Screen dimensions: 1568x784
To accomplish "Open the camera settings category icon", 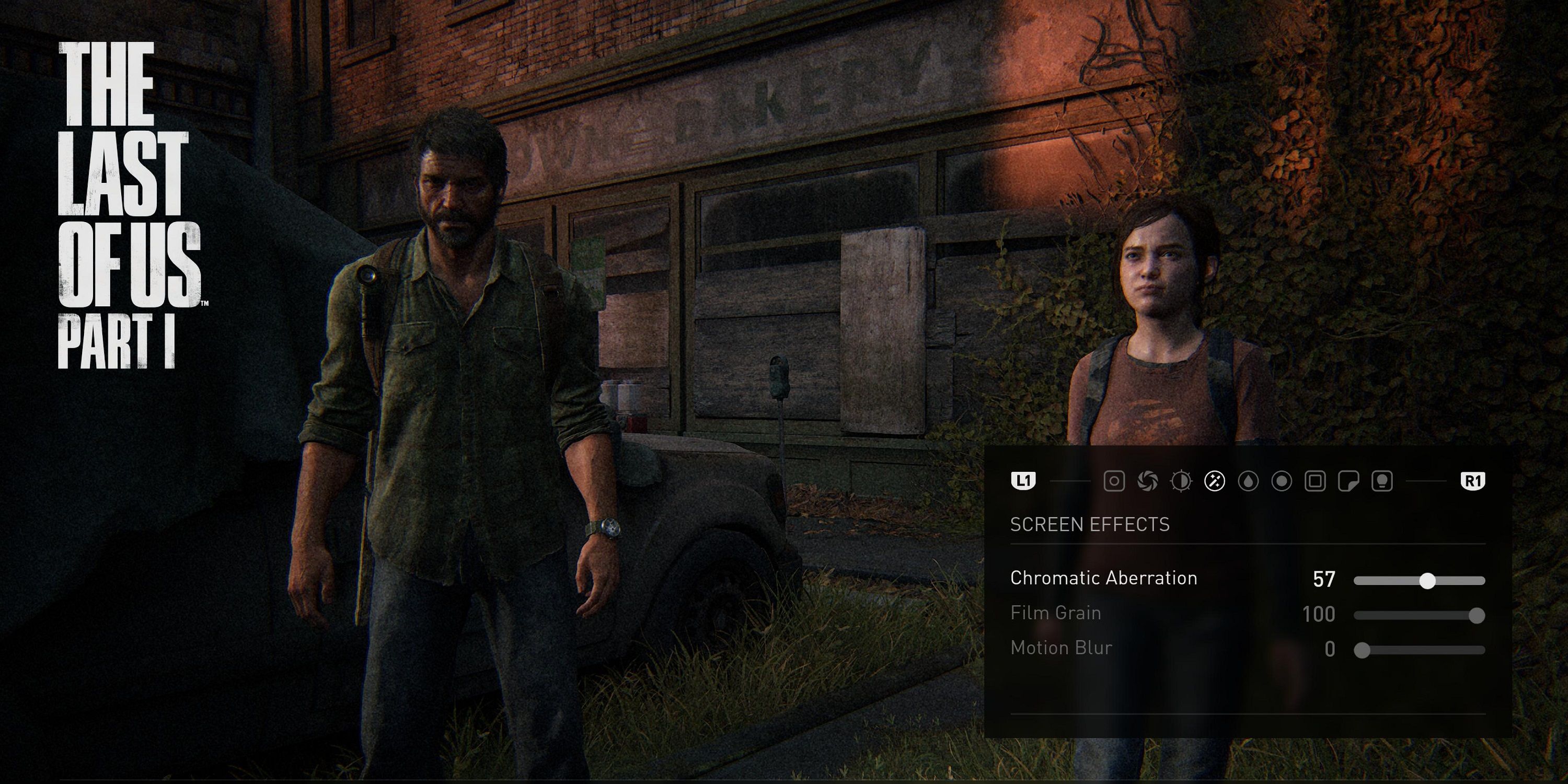I will (1114, 481).
